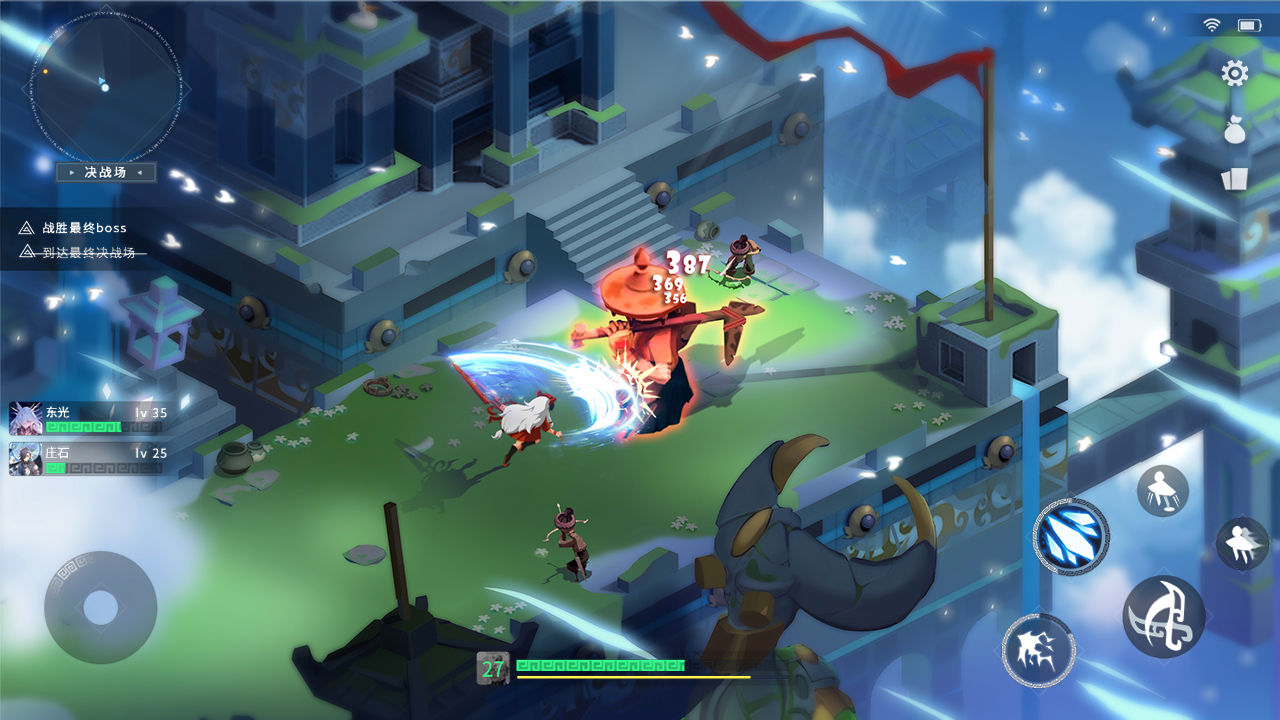The image size is (1280, 720).
Task: Trigger the white burst claw skill
Action: pyautogui.click(x=1038, y=650)
